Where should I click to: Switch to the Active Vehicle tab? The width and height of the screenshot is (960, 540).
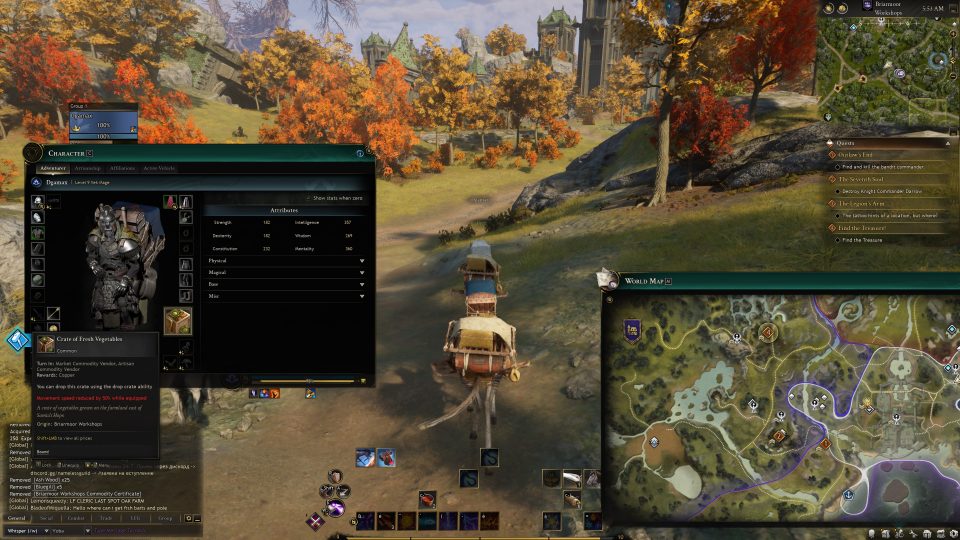pyautogui.click(x=159, y=168)
